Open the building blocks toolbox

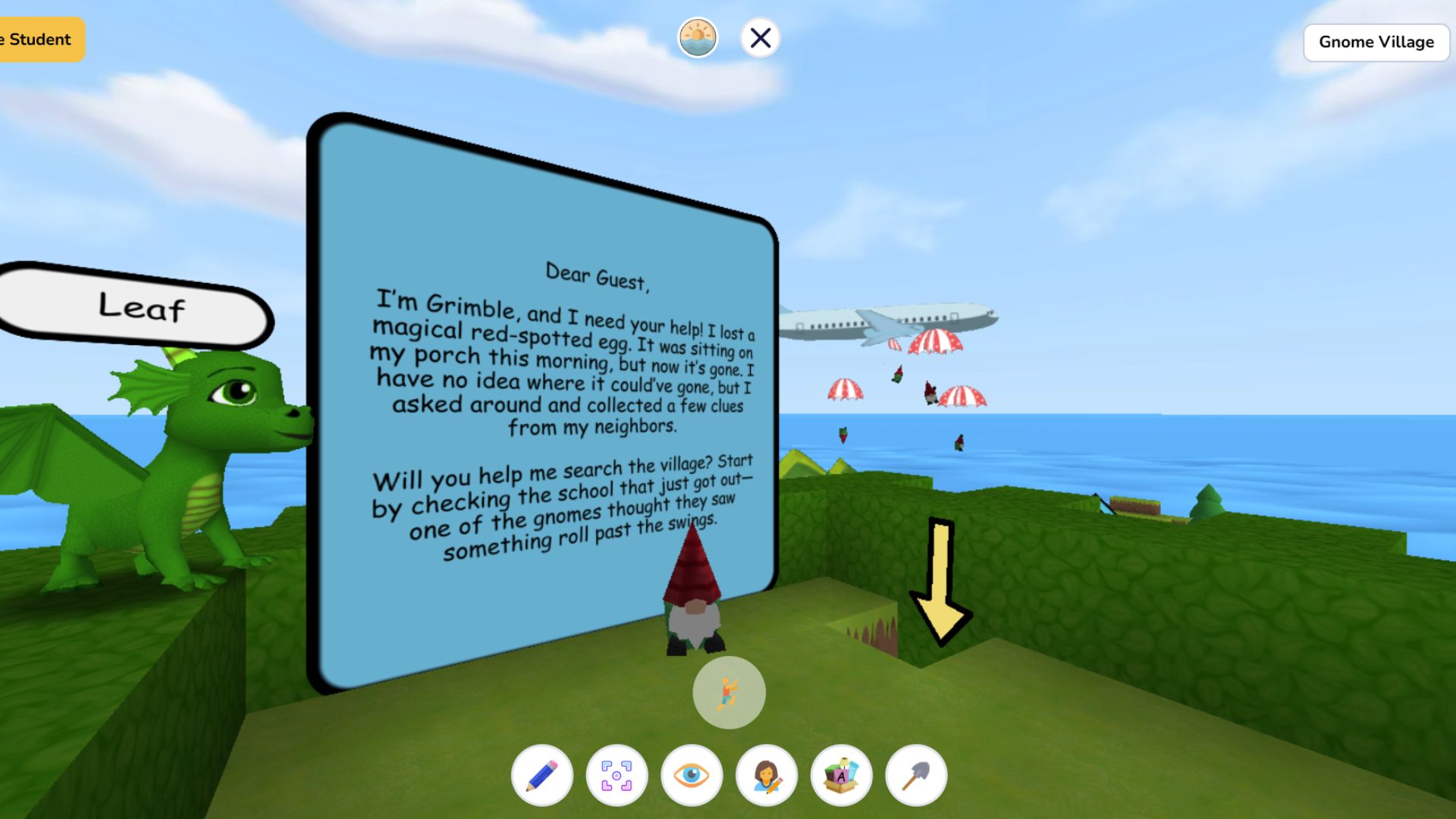pyautogui.click(x=840, y=775)
